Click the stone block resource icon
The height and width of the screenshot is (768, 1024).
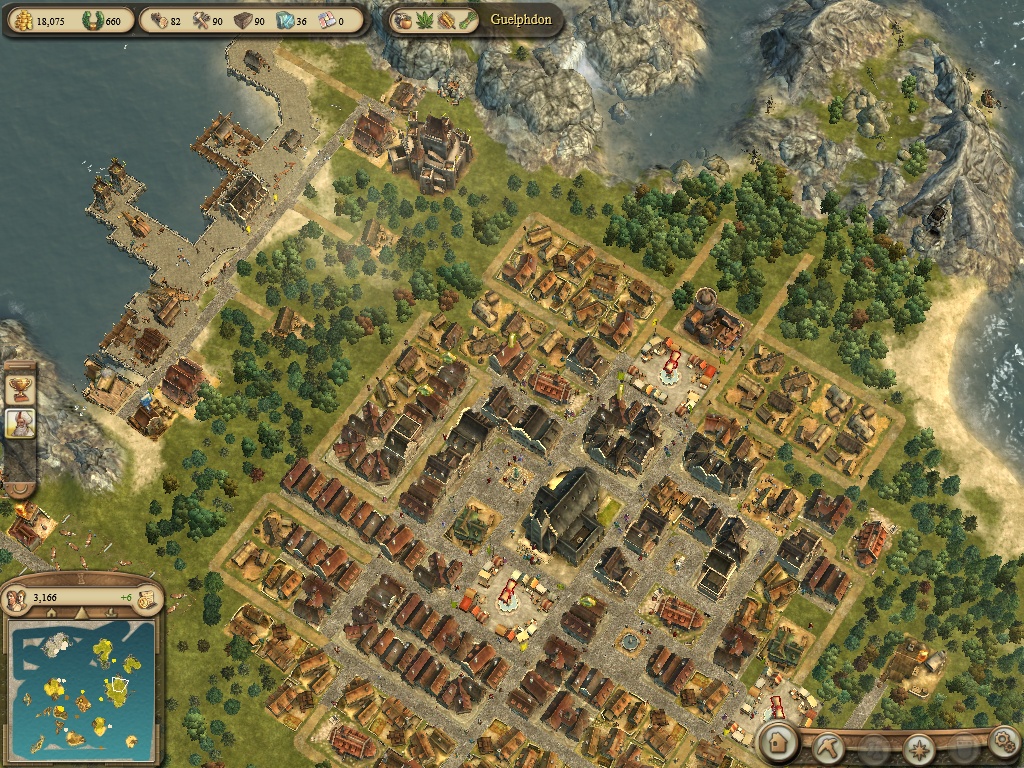[x=243, y=20]
